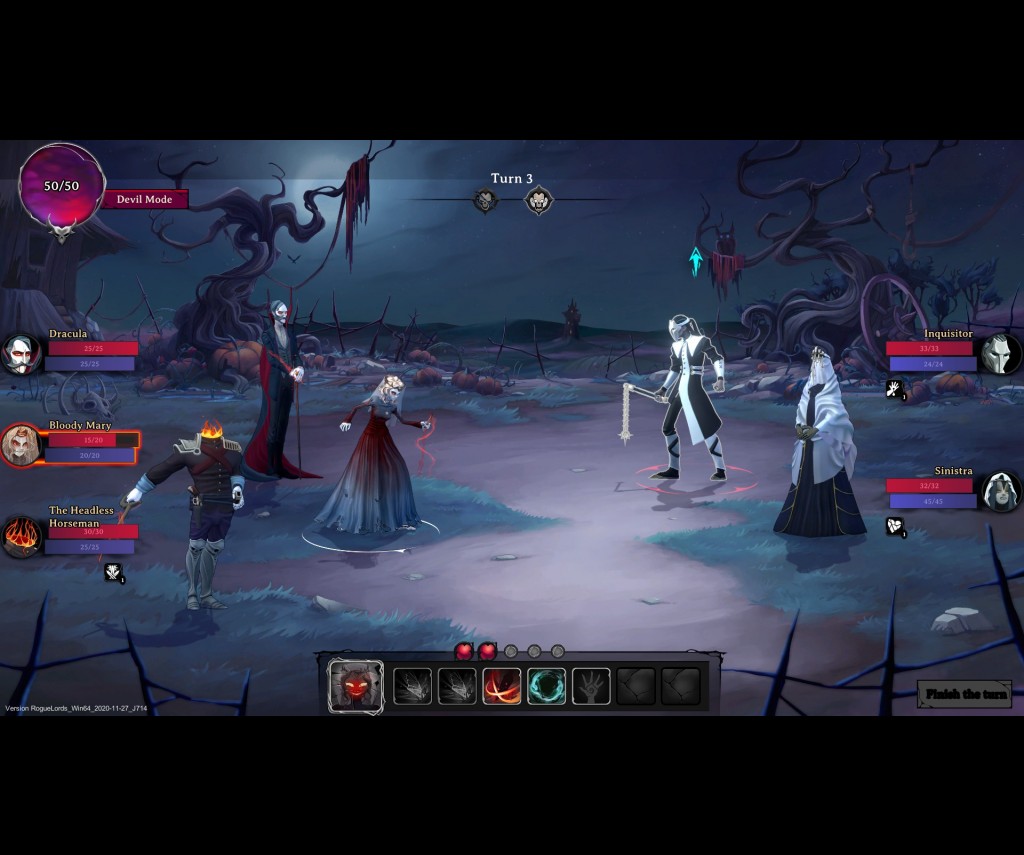Use the teal vortex ring skill
The height and width of the screenshot is (855, 1024).
[547, 686]
